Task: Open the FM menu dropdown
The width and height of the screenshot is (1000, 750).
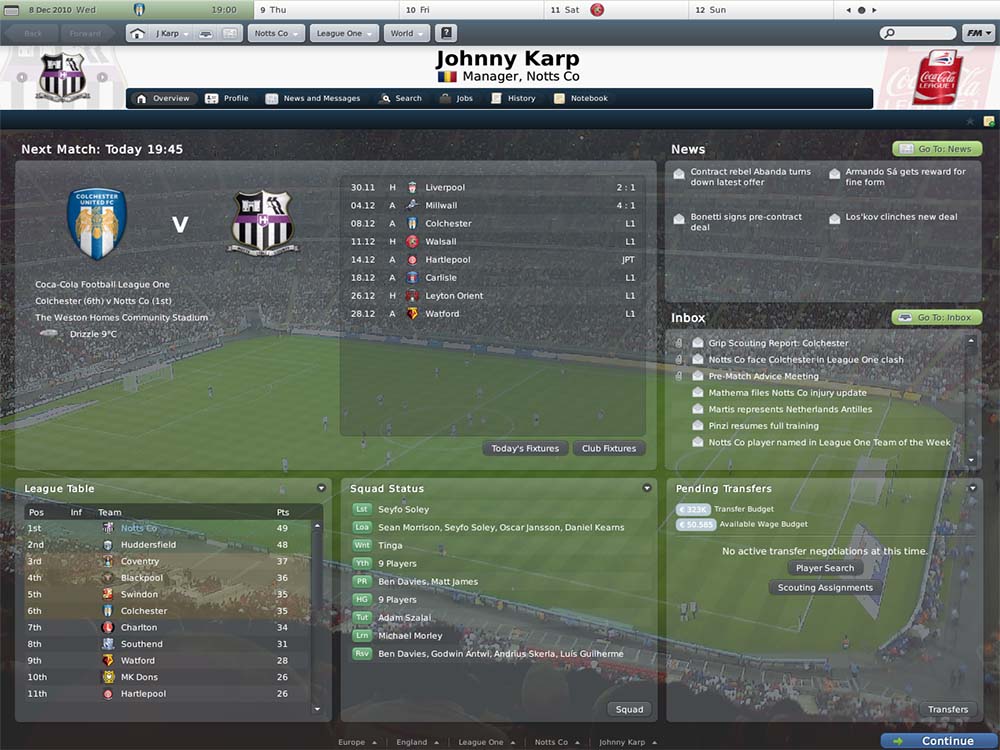Action: tap(978, 33)
